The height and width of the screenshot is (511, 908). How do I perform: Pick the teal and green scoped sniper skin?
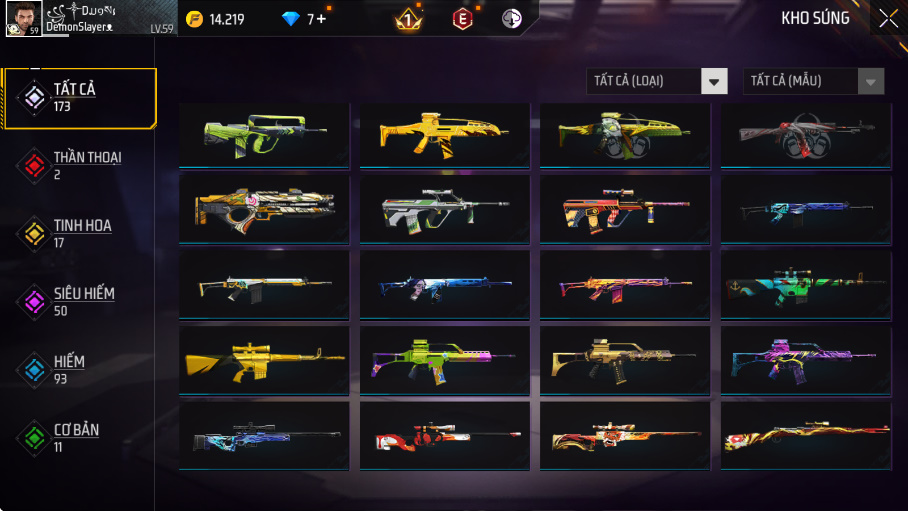[x=806, y=285]
